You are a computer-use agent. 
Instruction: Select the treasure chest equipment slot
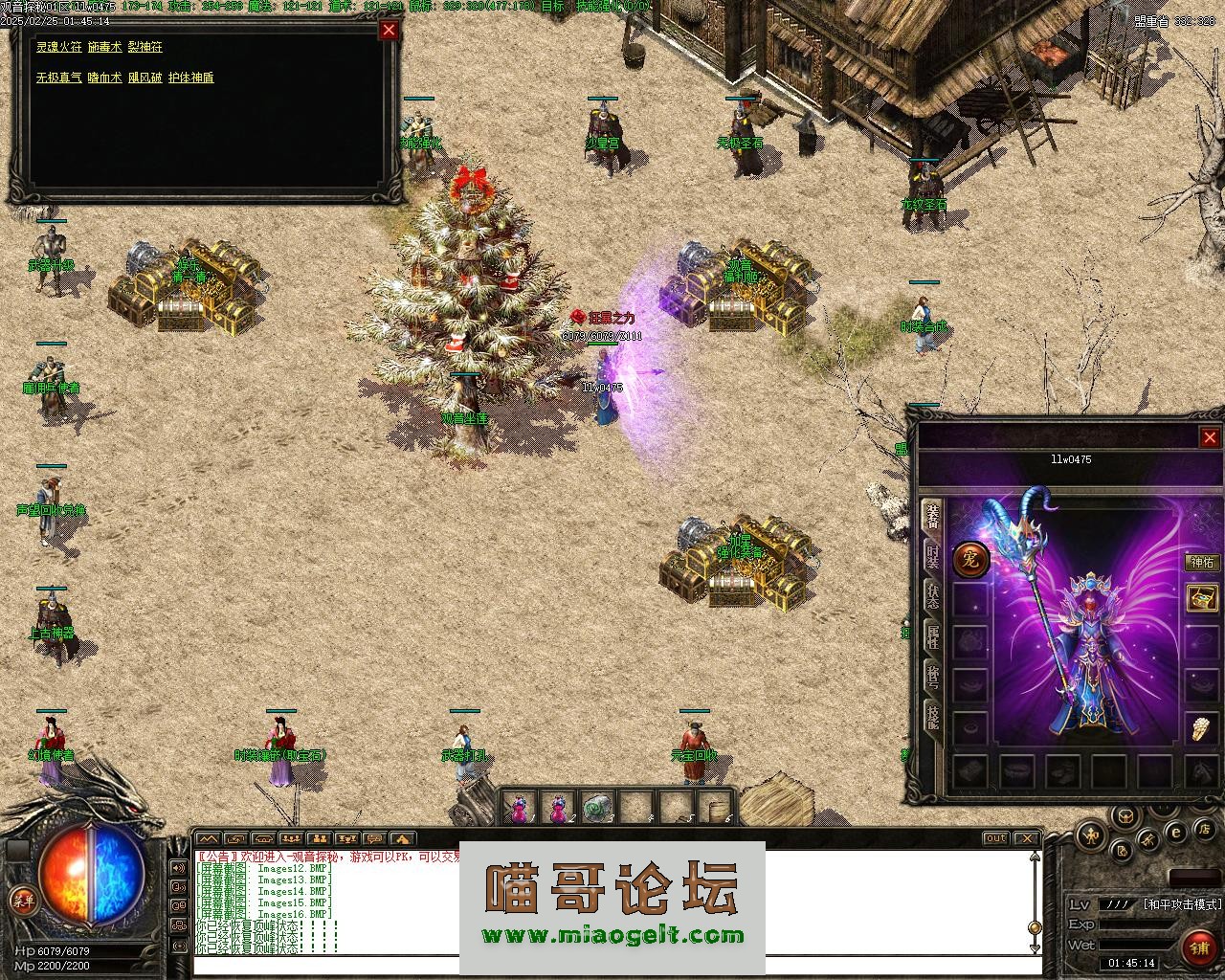1202,599
